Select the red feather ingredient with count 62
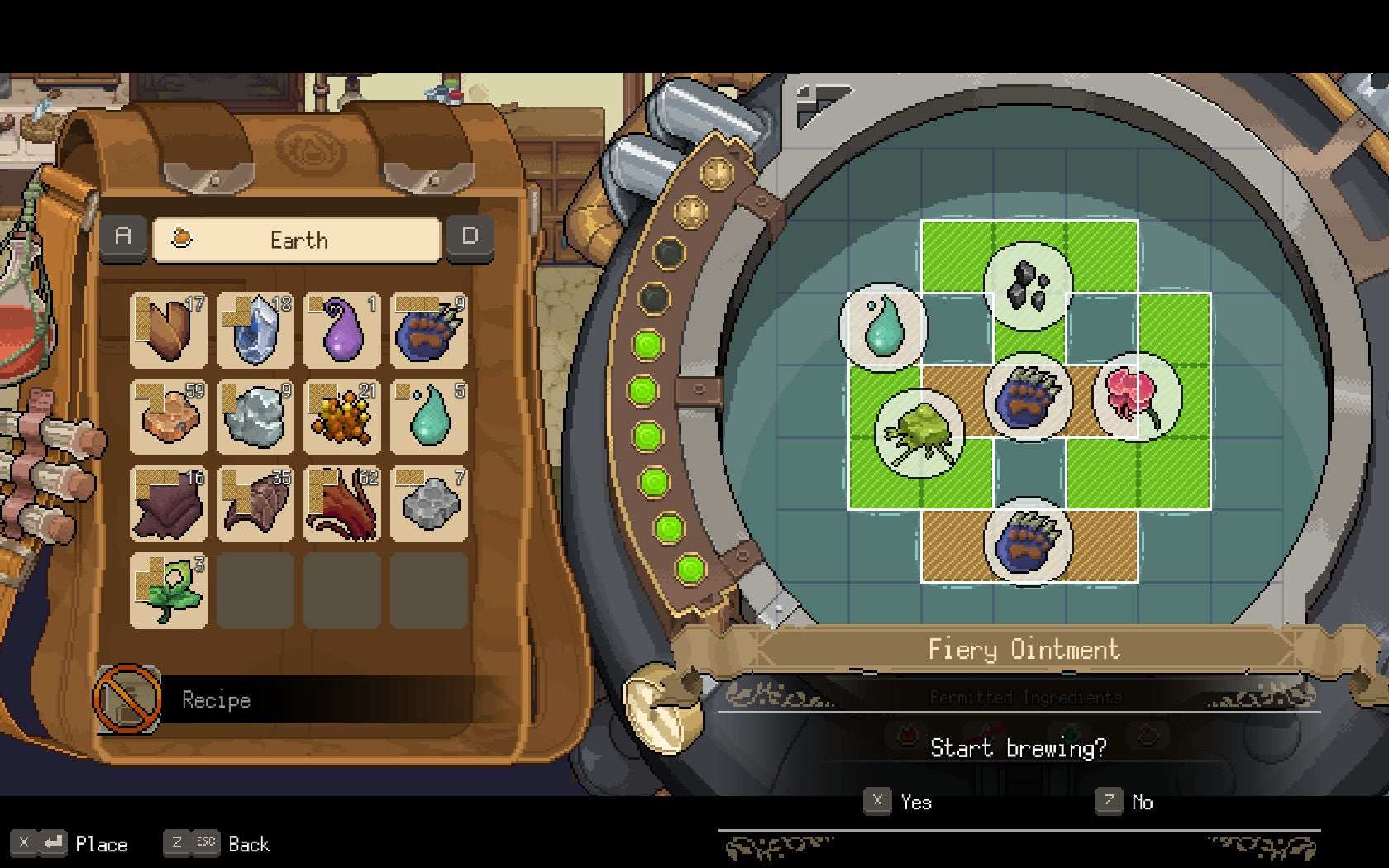Screen dimensions: 1389x868 tap(342, 503)
